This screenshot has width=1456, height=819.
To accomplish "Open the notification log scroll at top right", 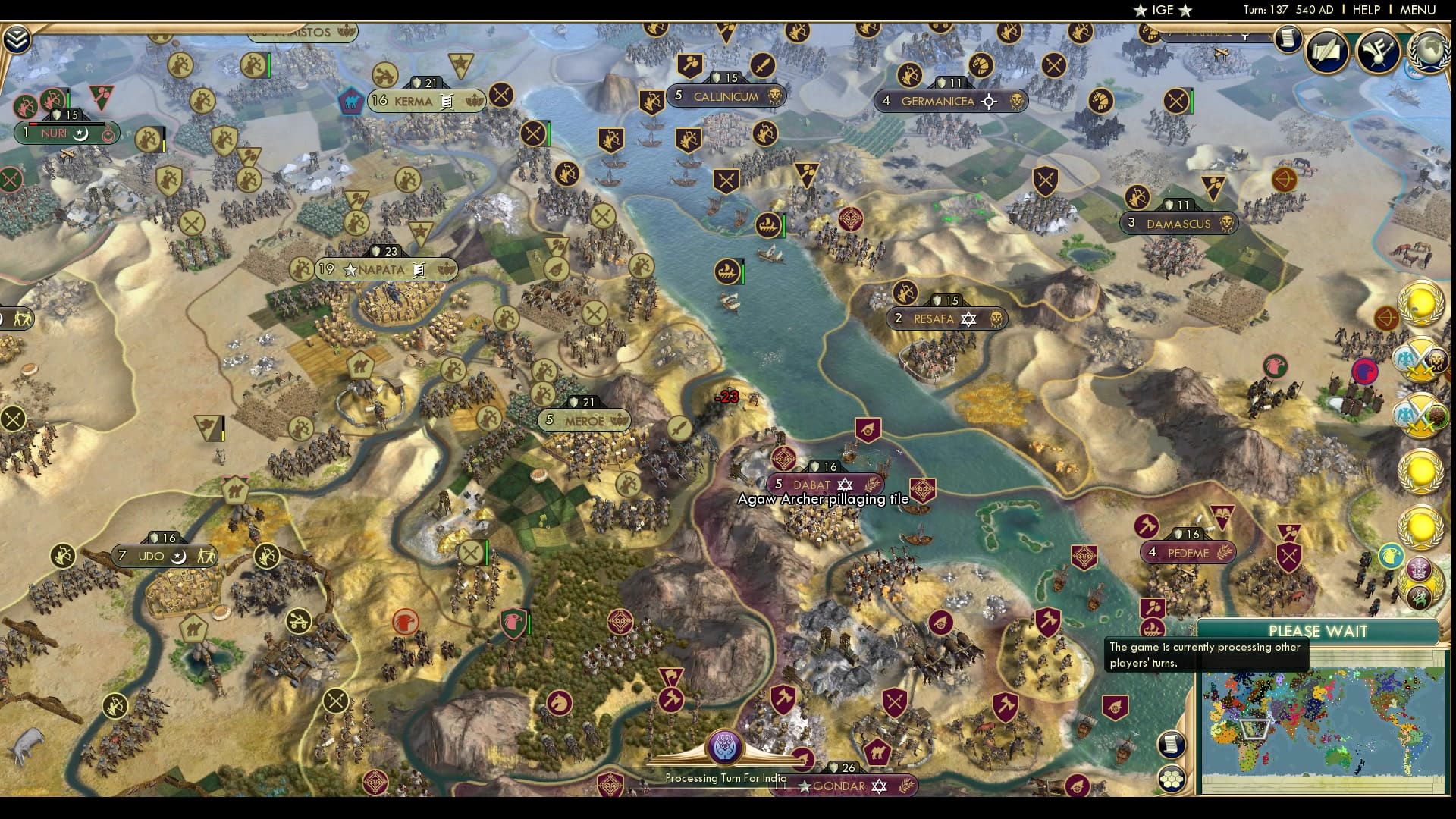I will pos(1287,39).
